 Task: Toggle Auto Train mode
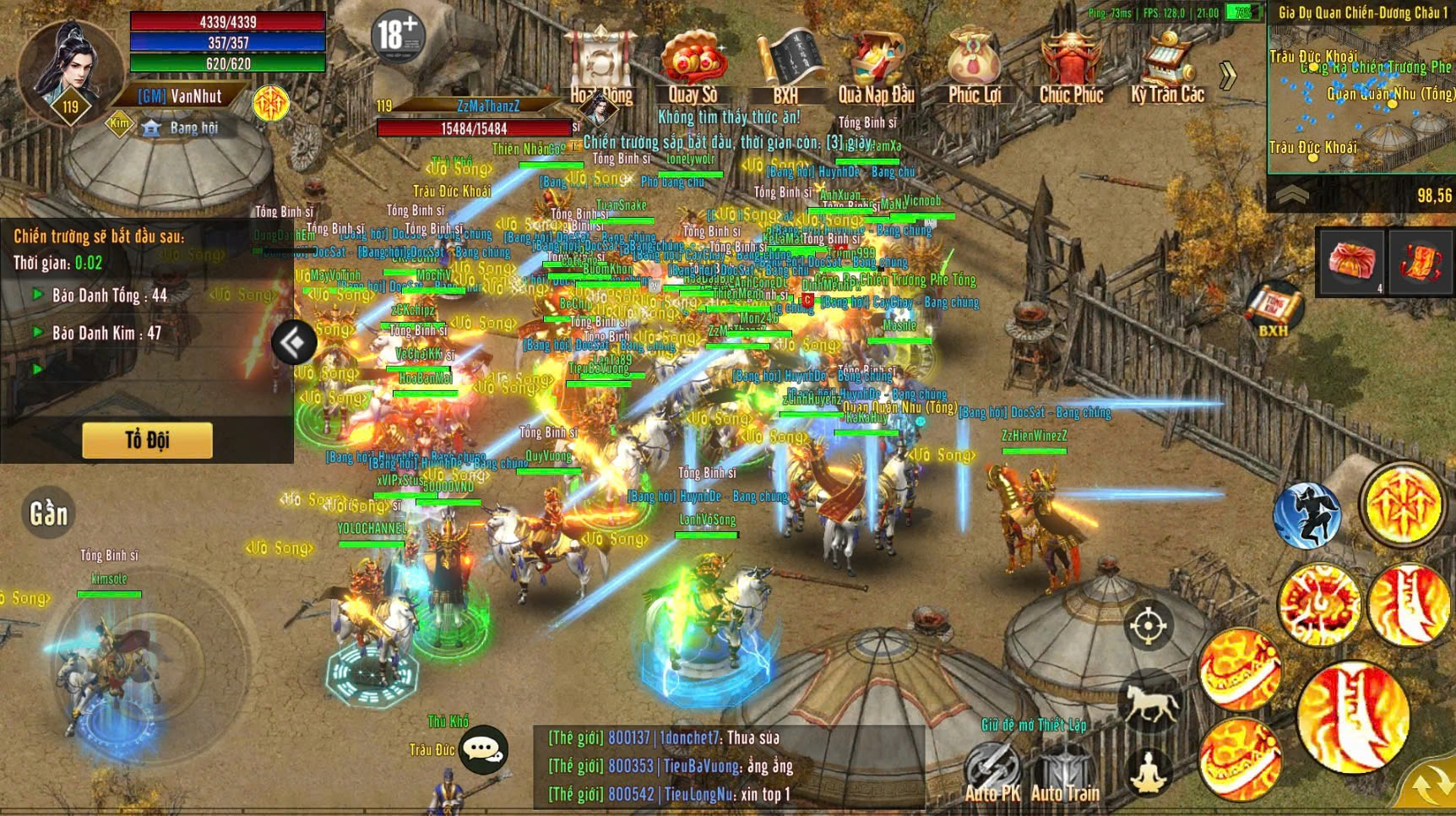[x=1065, y=770]
